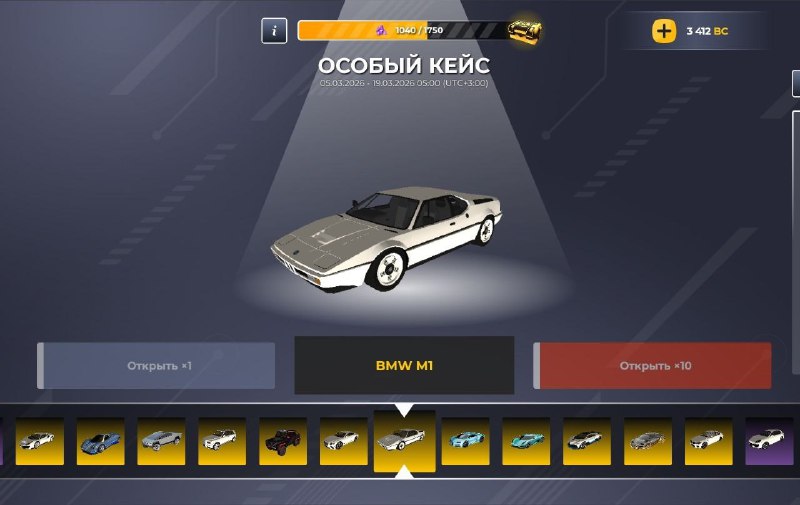Pick the car thumbnail with purple background

coord(769,441)
